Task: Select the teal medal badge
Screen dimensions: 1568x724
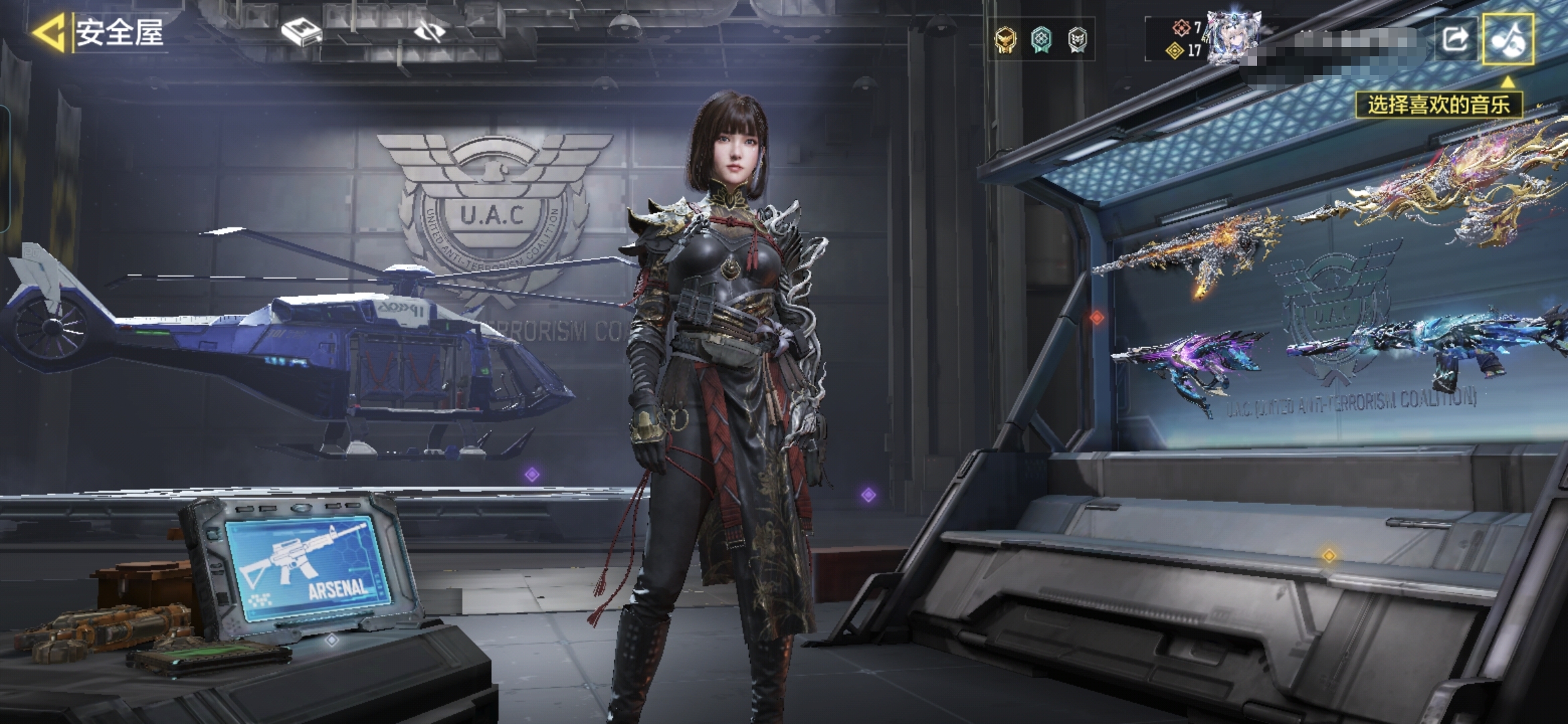Action: (x=1041, y=40)
